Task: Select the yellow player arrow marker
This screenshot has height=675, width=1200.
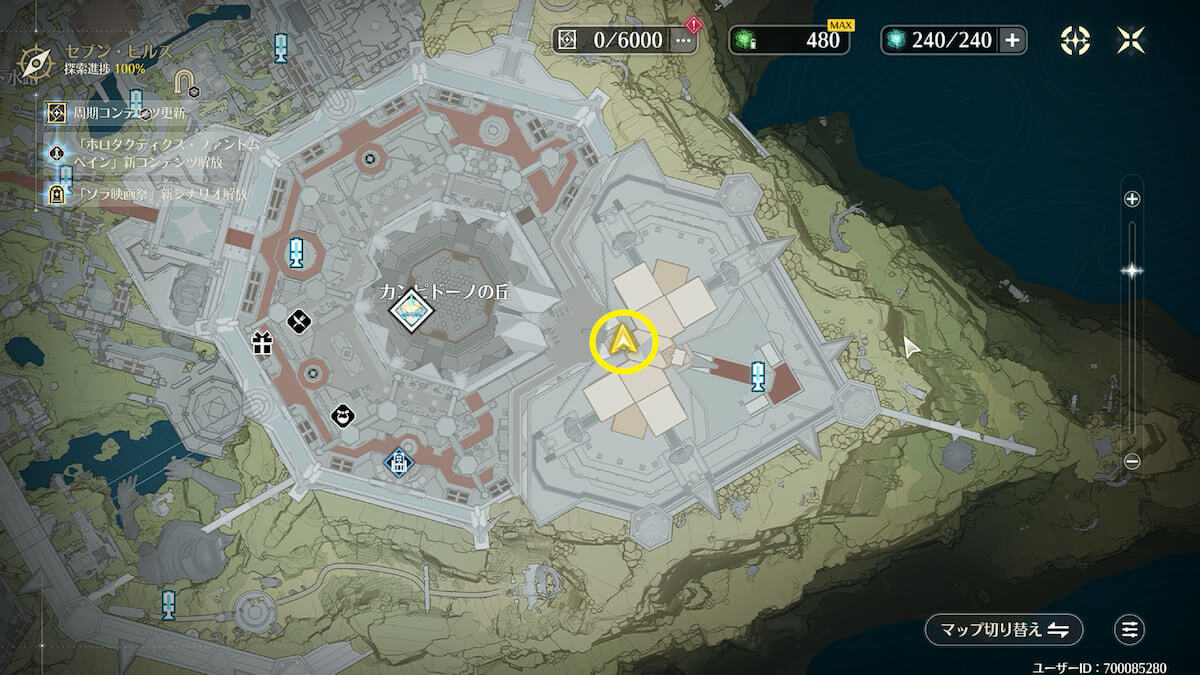Action: pos(624,343)
